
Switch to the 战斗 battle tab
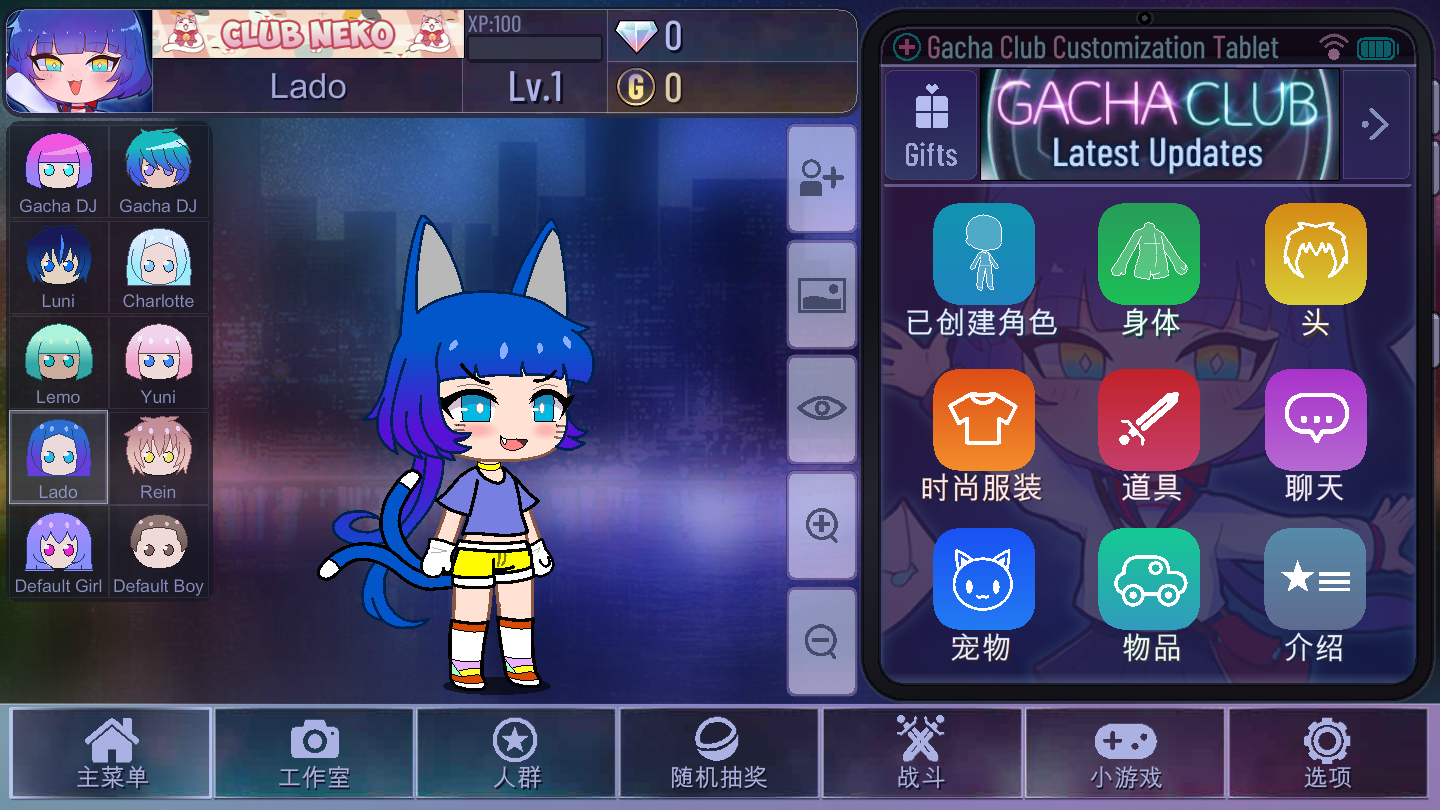coord(921,753)
